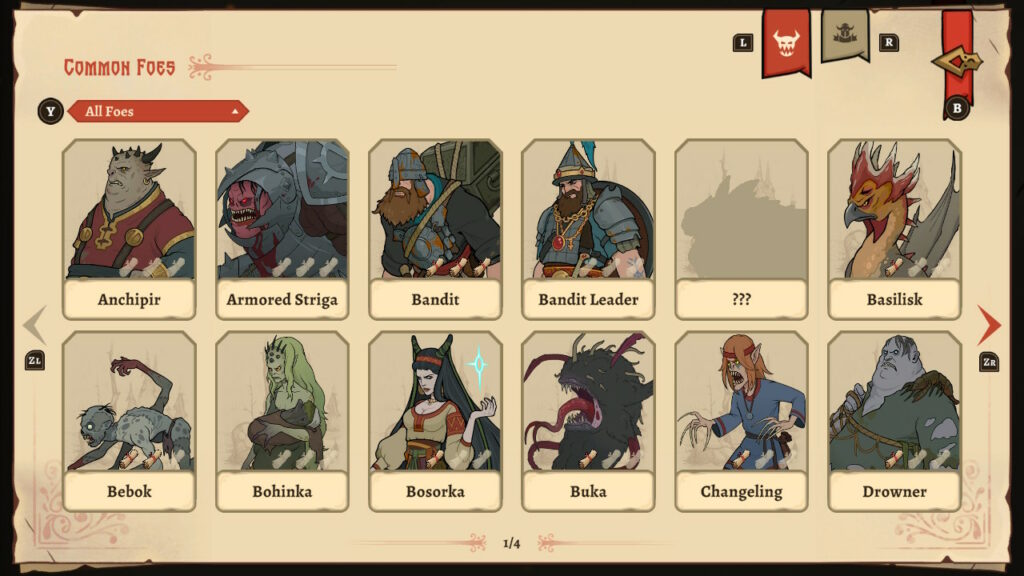This screenshot has width=1024, height=576.
Task: Choose the Bosorka foe card
Action: [435, 420]
